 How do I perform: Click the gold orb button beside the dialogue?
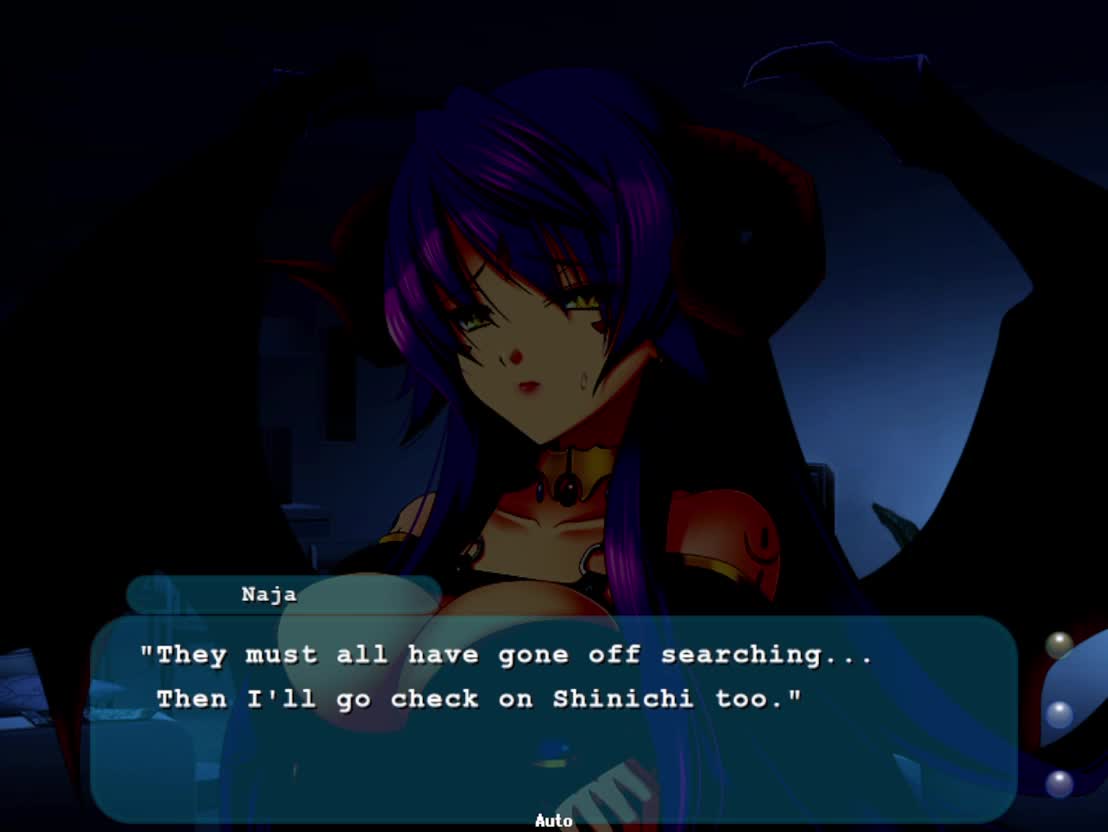point(1059,645)
